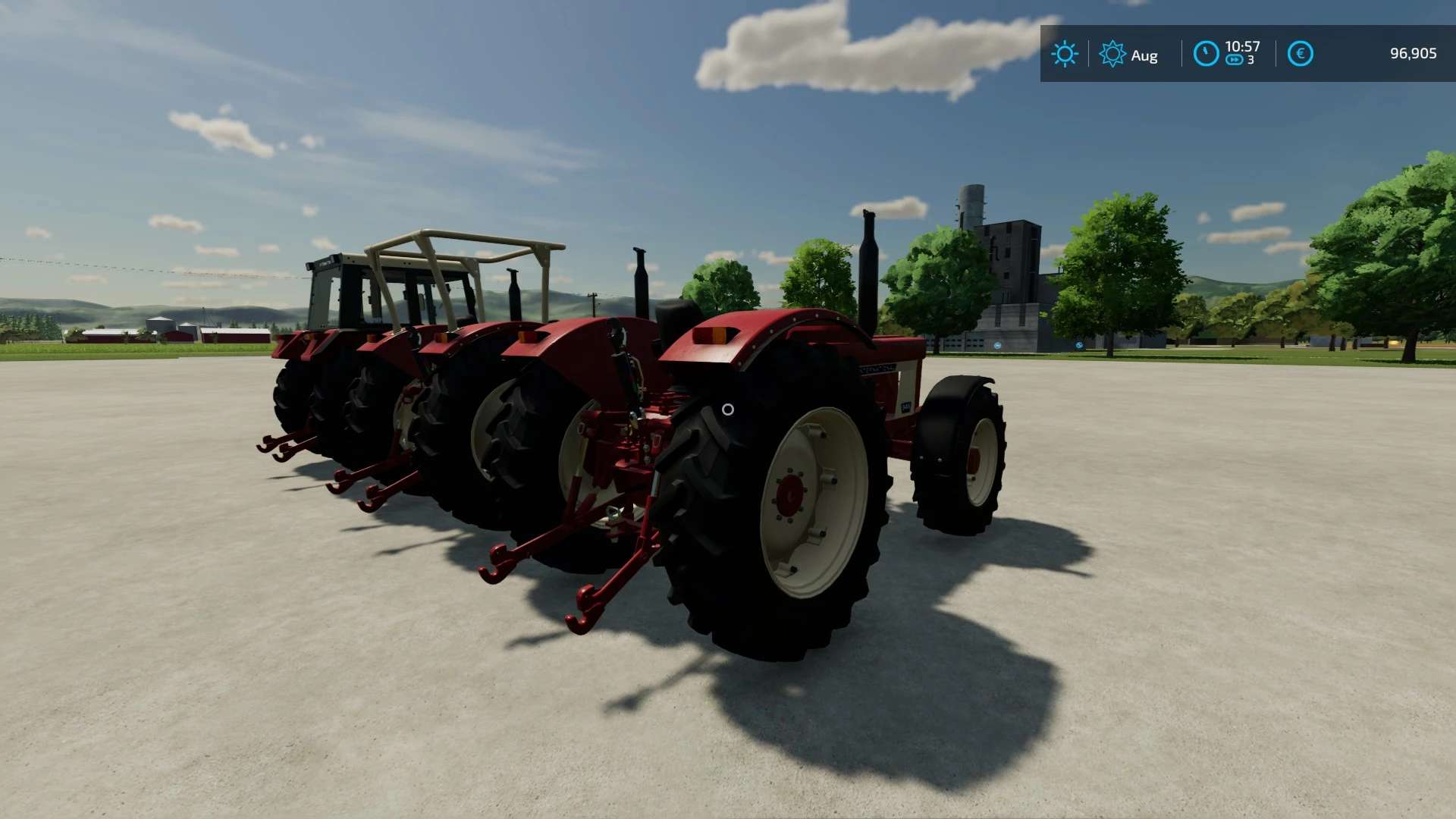Select the weather section of the HUD
Viewport: 1456px width, 819px height.
tap(1088, 54)
